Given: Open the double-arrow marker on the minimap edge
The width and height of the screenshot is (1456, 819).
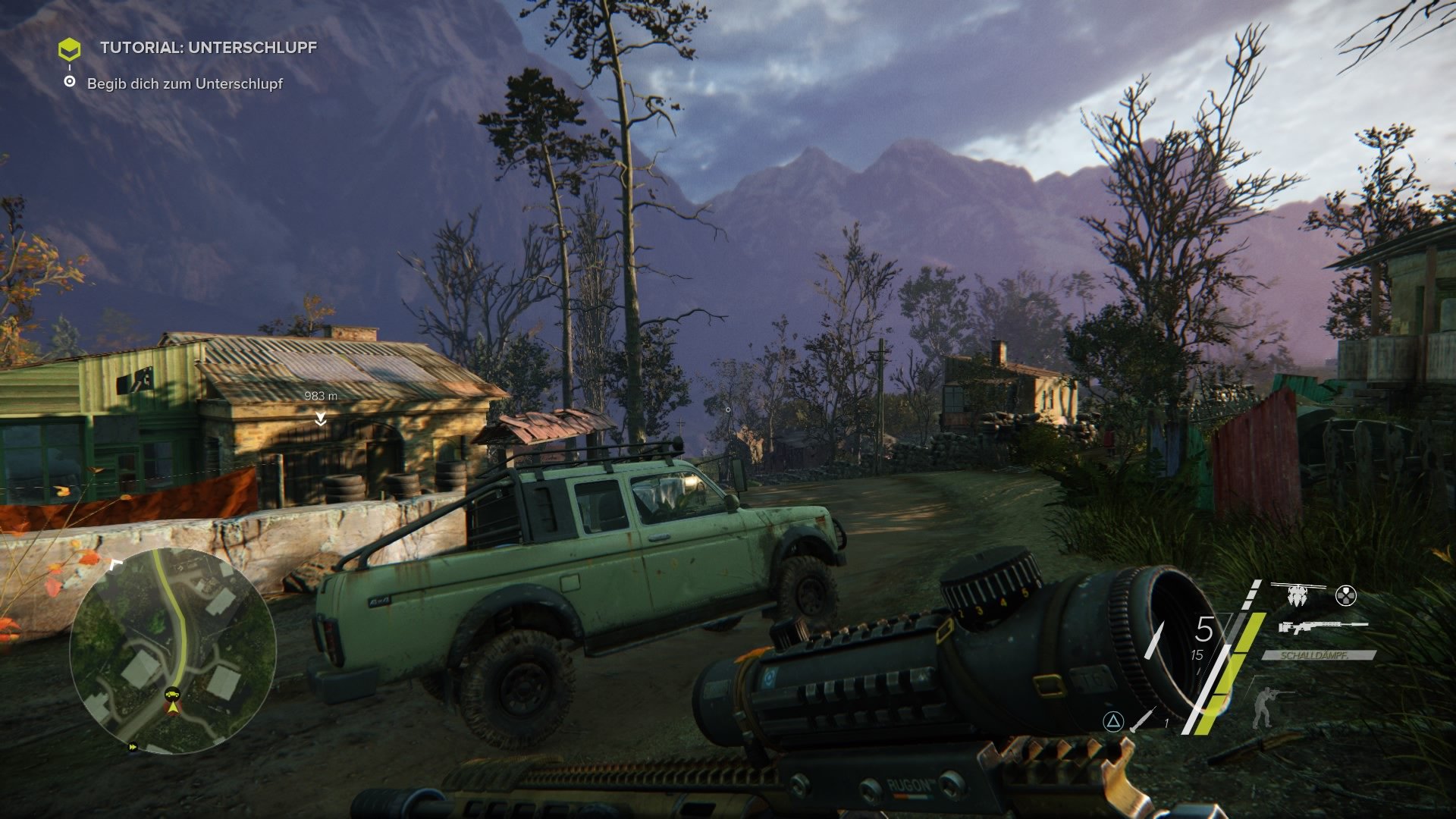Looking at the screenshot, I should (x=133, y=747).
